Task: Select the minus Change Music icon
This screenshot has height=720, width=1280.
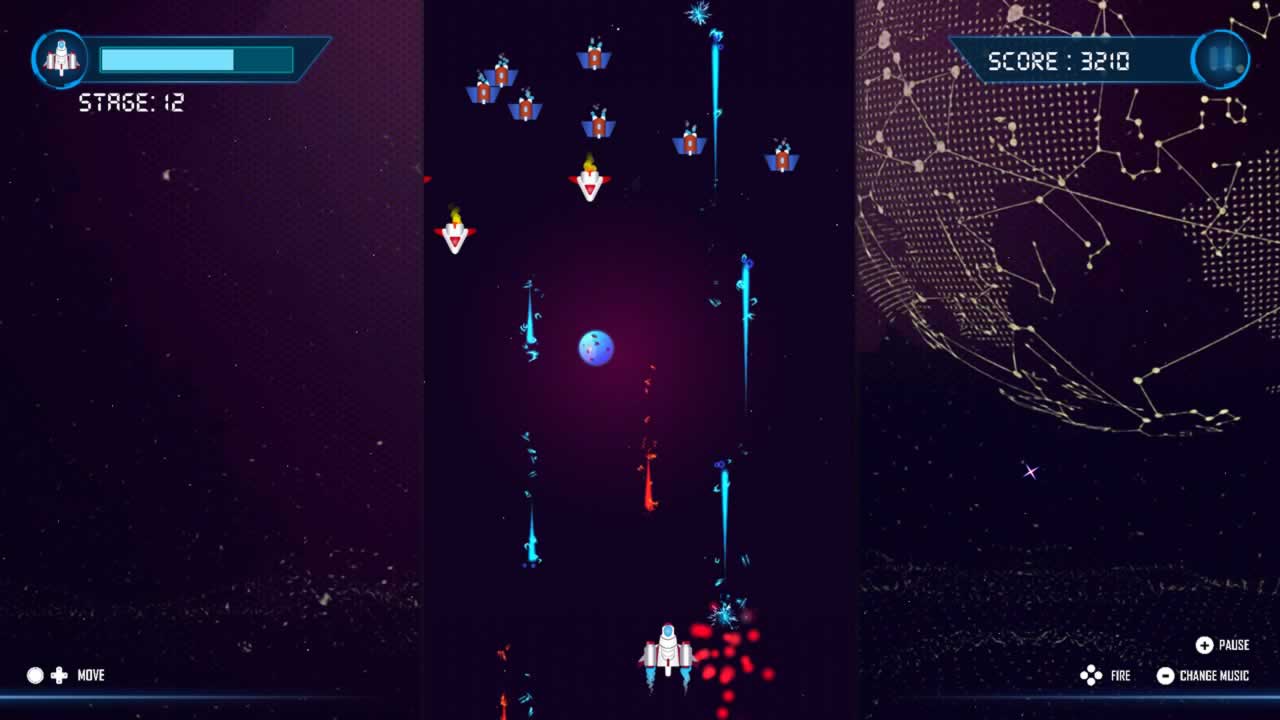Action: (1165, 676)
